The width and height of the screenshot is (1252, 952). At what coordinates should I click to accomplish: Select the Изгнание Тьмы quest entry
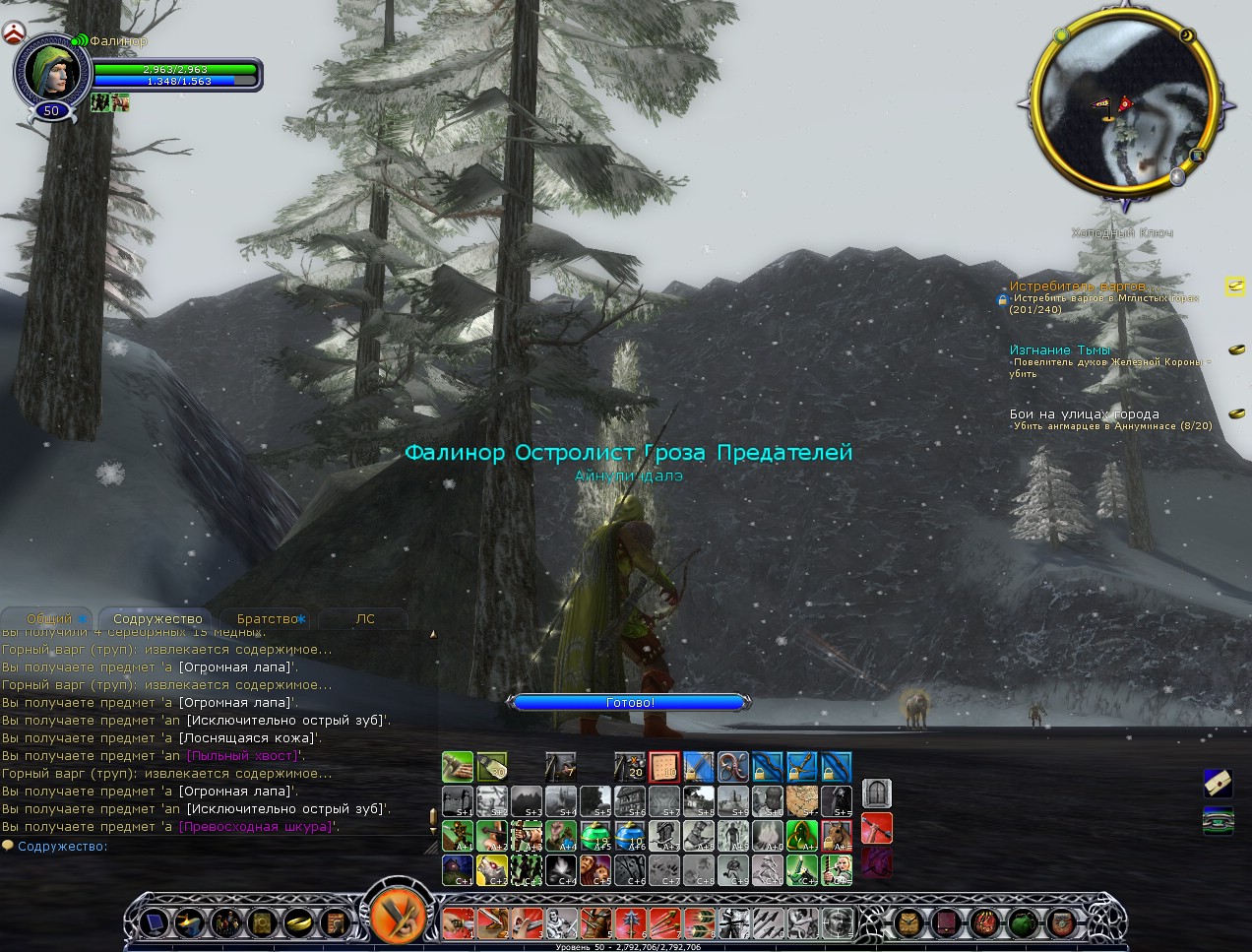(1059, 349)
